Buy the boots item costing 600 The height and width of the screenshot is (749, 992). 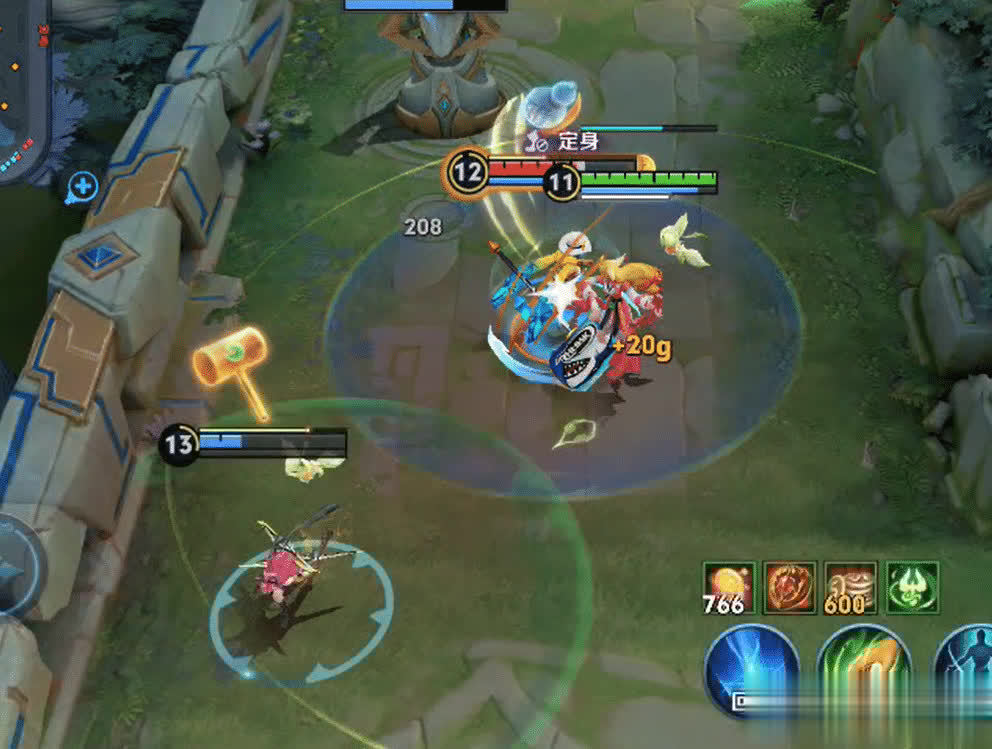pos(851,587)
